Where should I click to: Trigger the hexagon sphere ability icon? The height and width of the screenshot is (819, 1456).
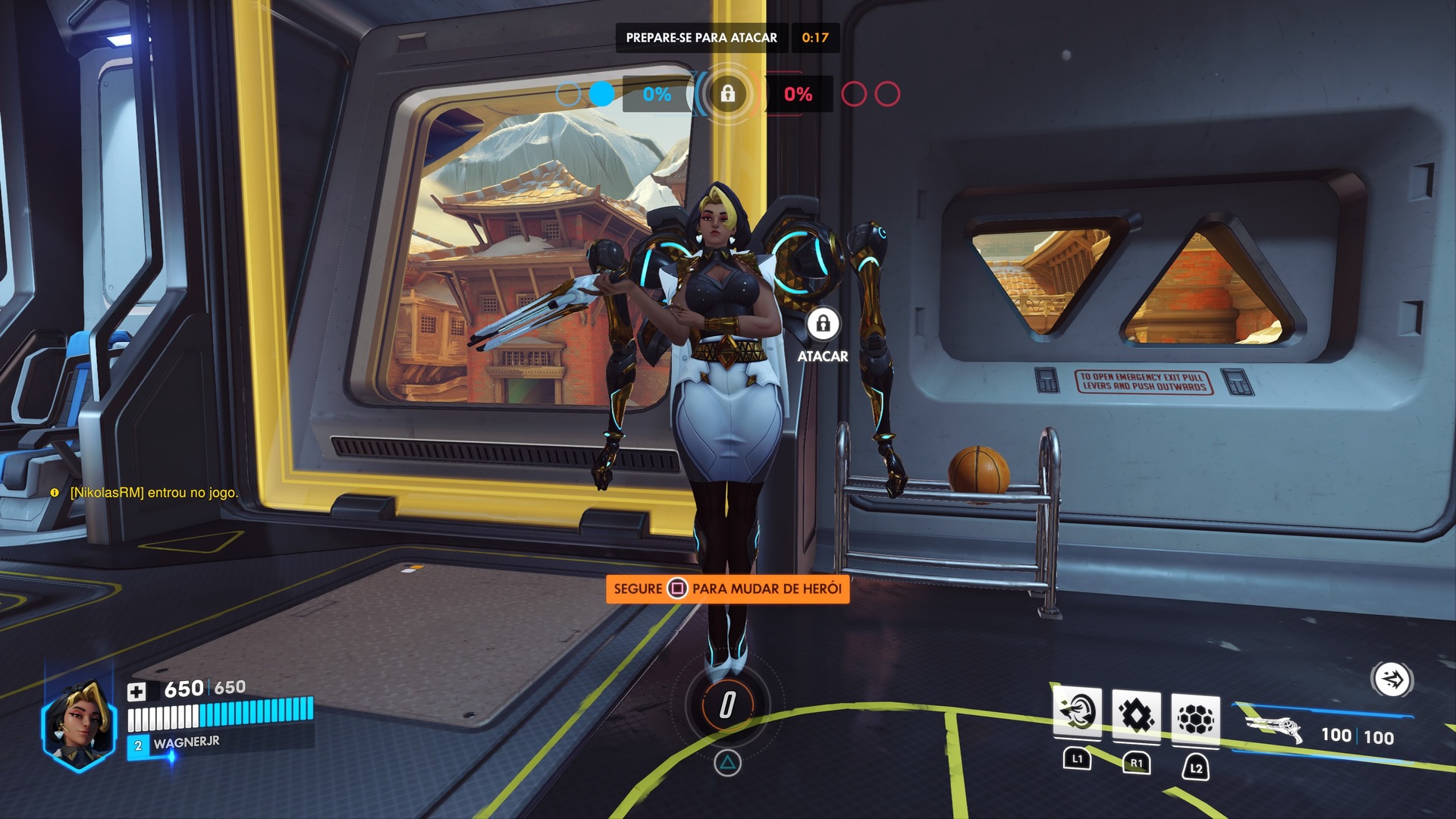pyautogui.click(x=1195, y=718)
